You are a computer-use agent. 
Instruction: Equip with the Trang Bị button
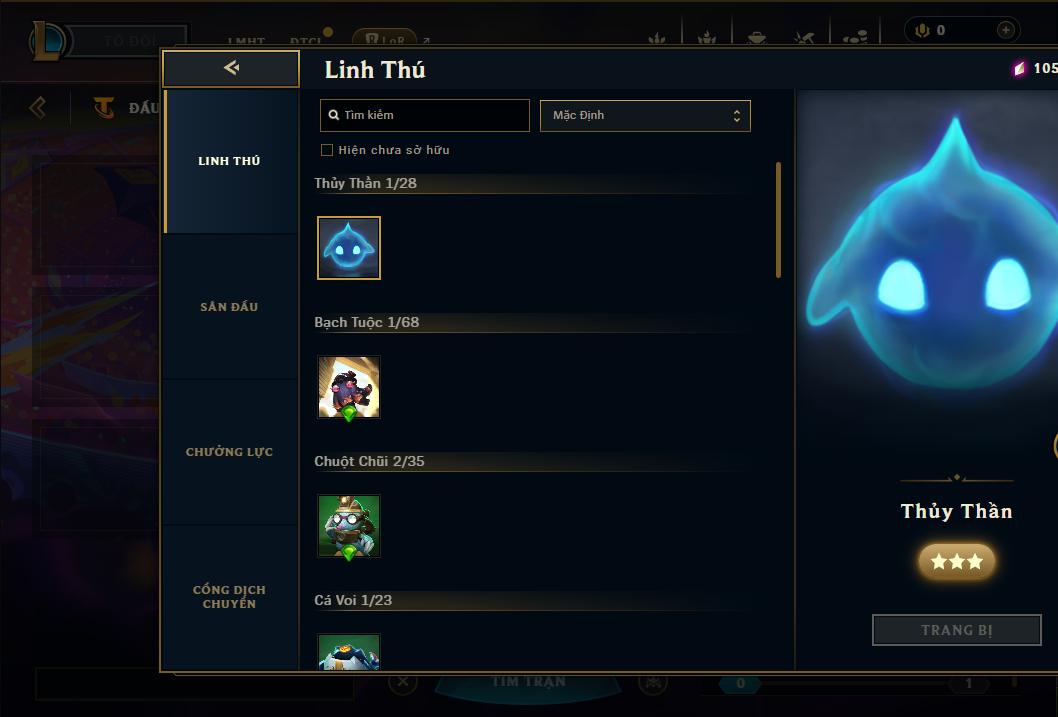point(957,630)
